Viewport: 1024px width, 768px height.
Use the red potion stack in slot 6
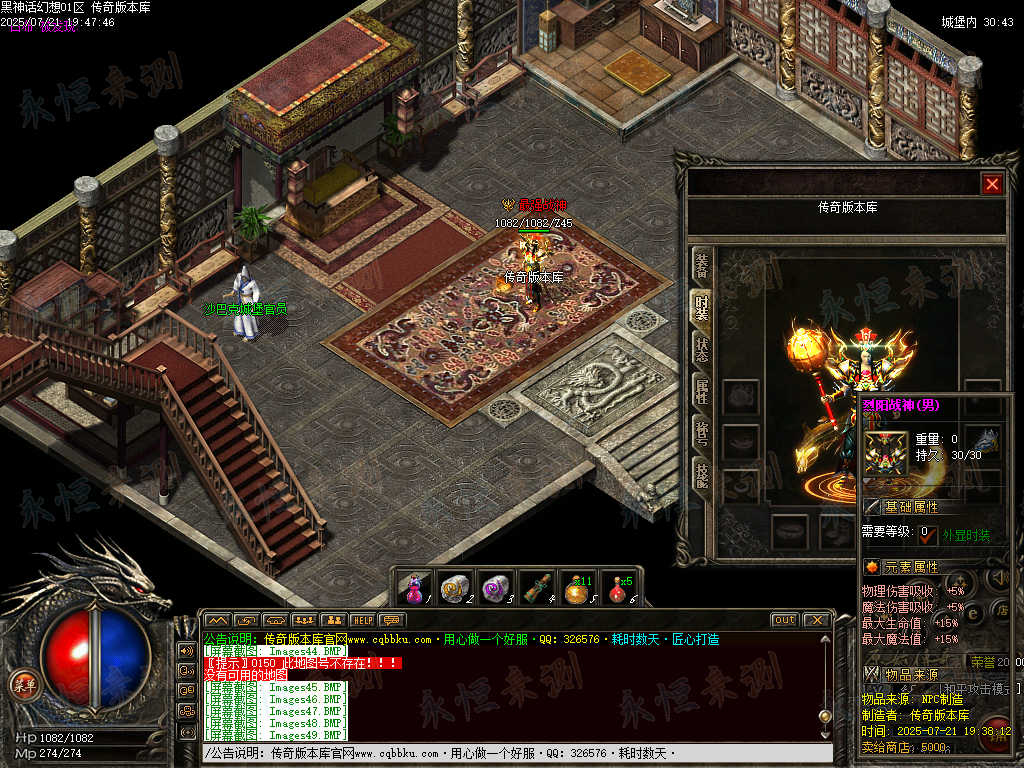pyautogui.click(x=618, y=588)
